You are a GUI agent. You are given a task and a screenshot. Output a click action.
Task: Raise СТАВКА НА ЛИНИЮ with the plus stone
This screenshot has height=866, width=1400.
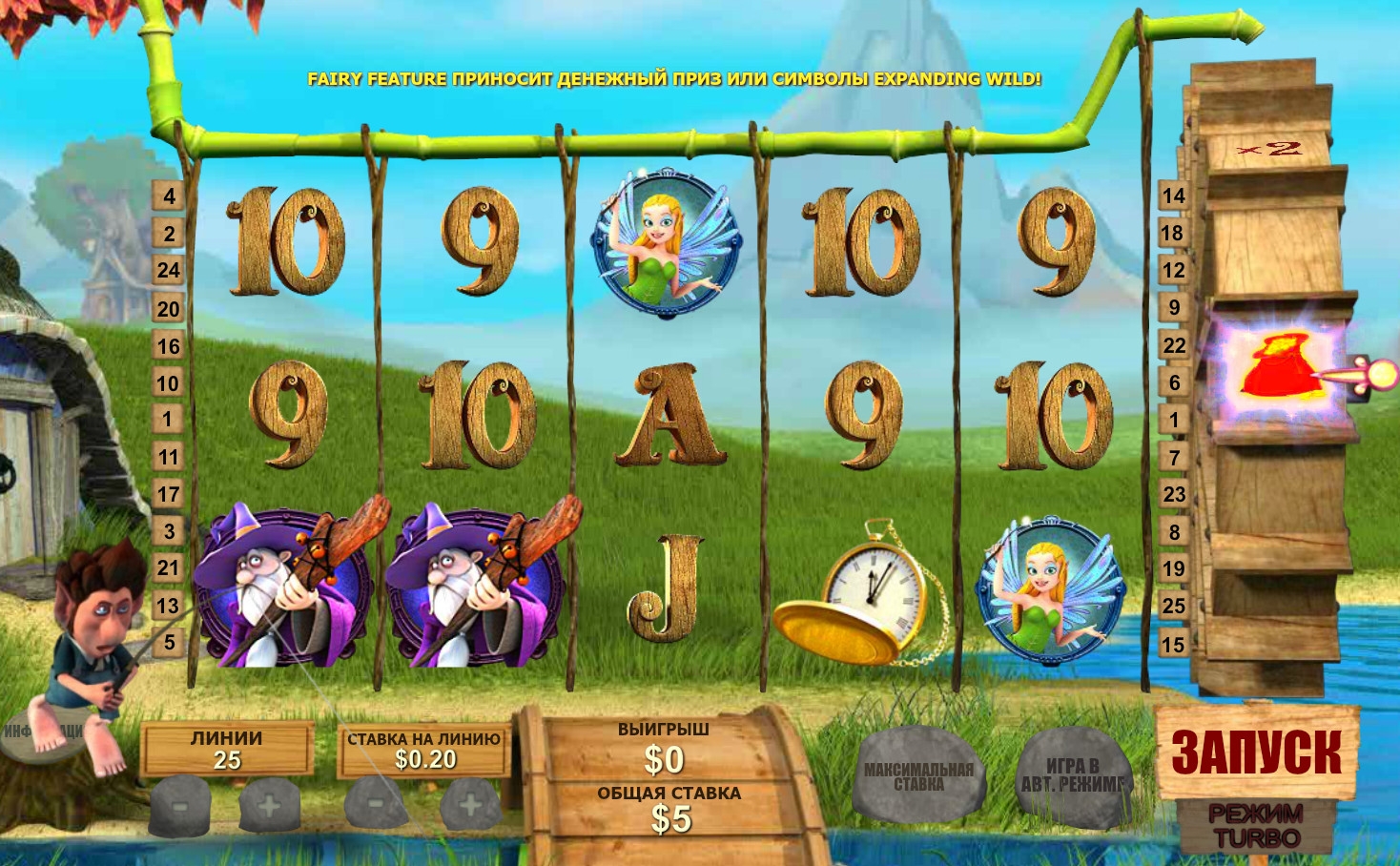tap(469, 804)
